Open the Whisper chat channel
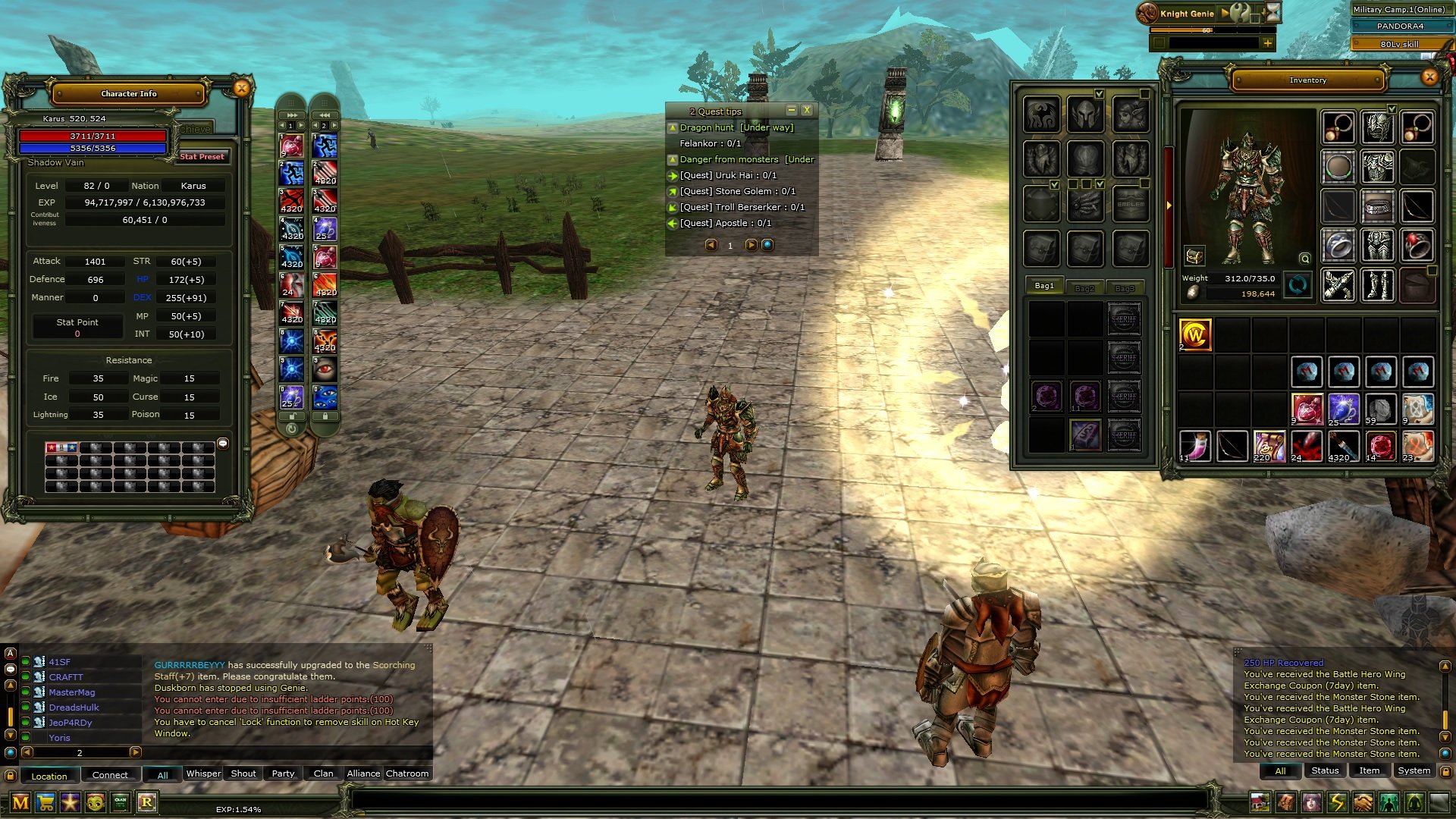 (203, 773)
